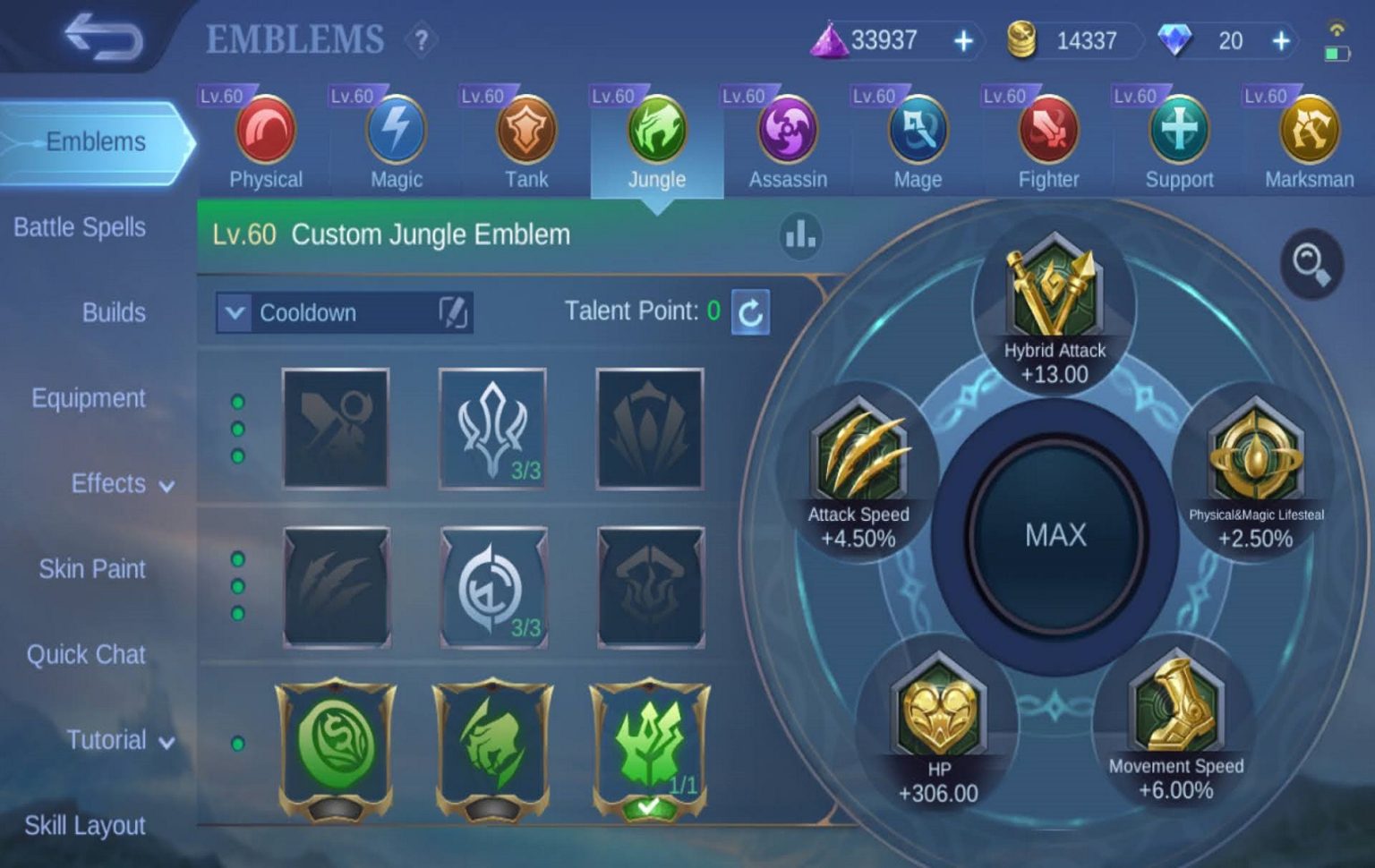
Task: Open the emblem stats chart icon
Action: [799, 234]
